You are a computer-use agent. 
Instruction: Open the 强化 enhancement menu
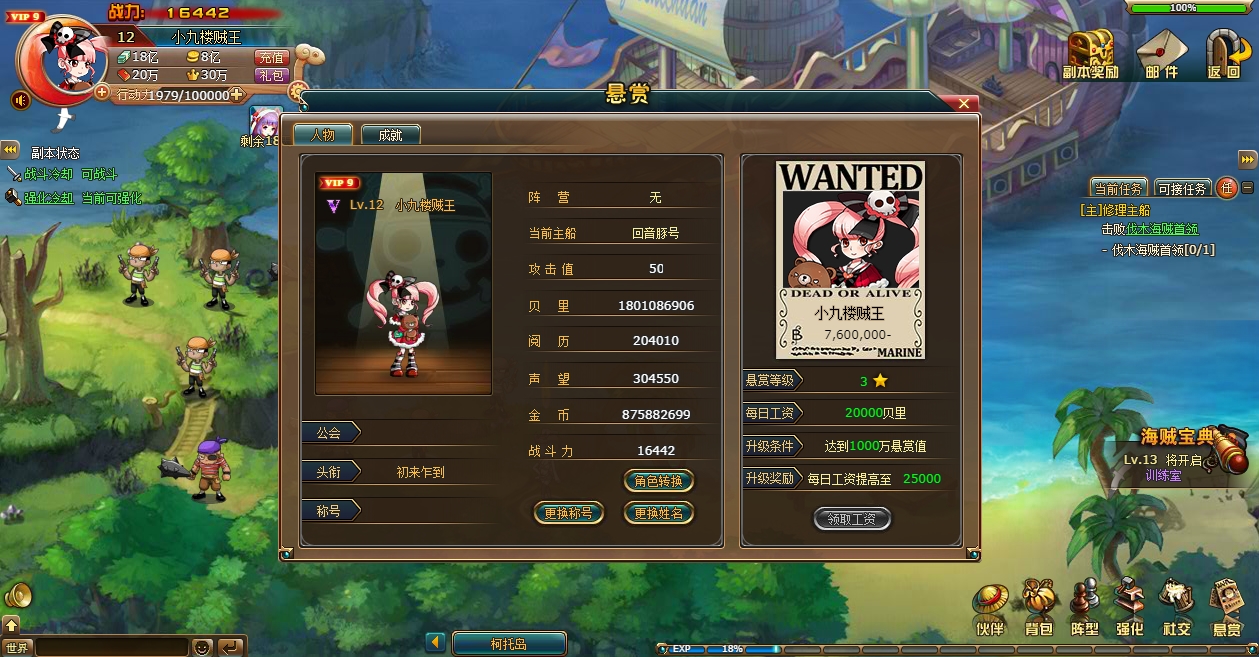1130,609
